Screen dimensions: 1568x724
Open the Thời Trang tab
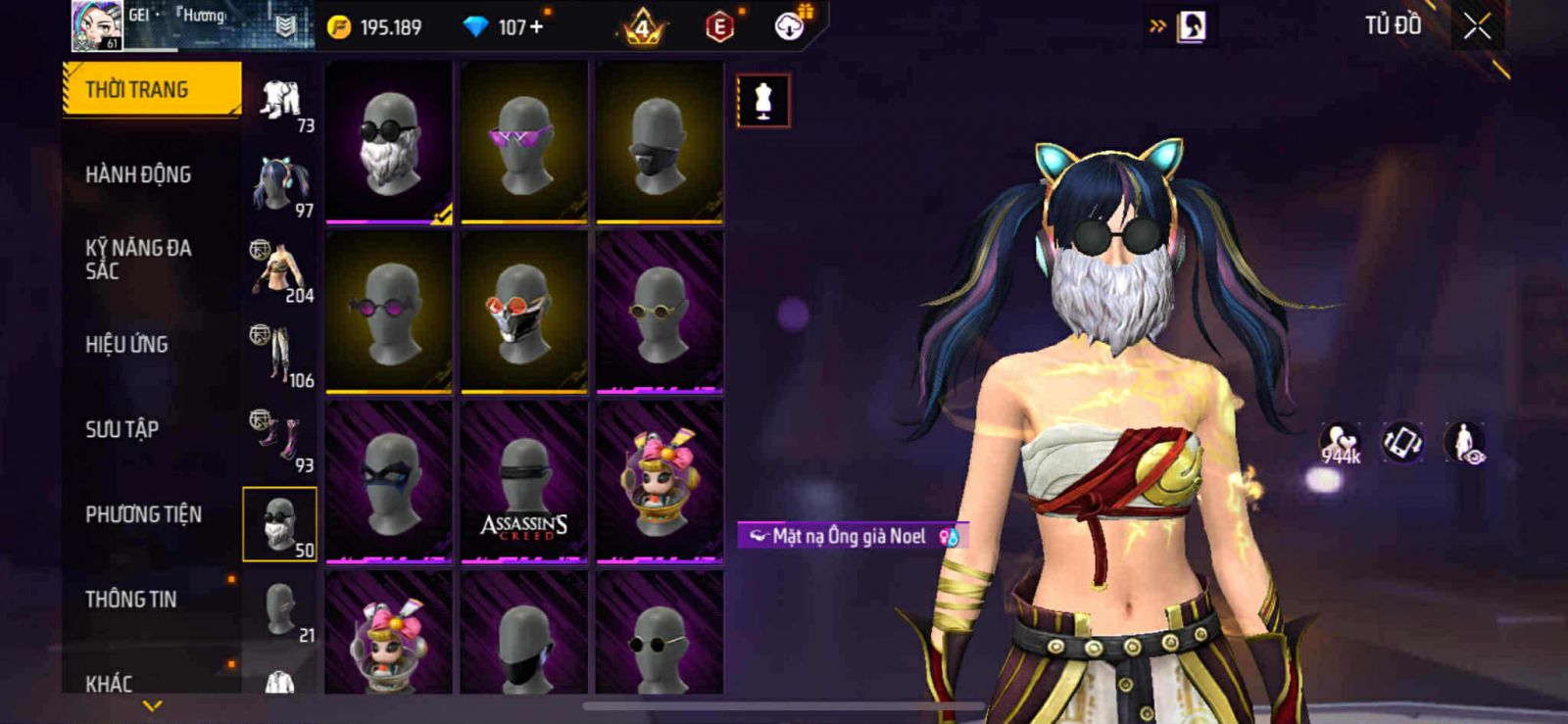coord(151,89)
